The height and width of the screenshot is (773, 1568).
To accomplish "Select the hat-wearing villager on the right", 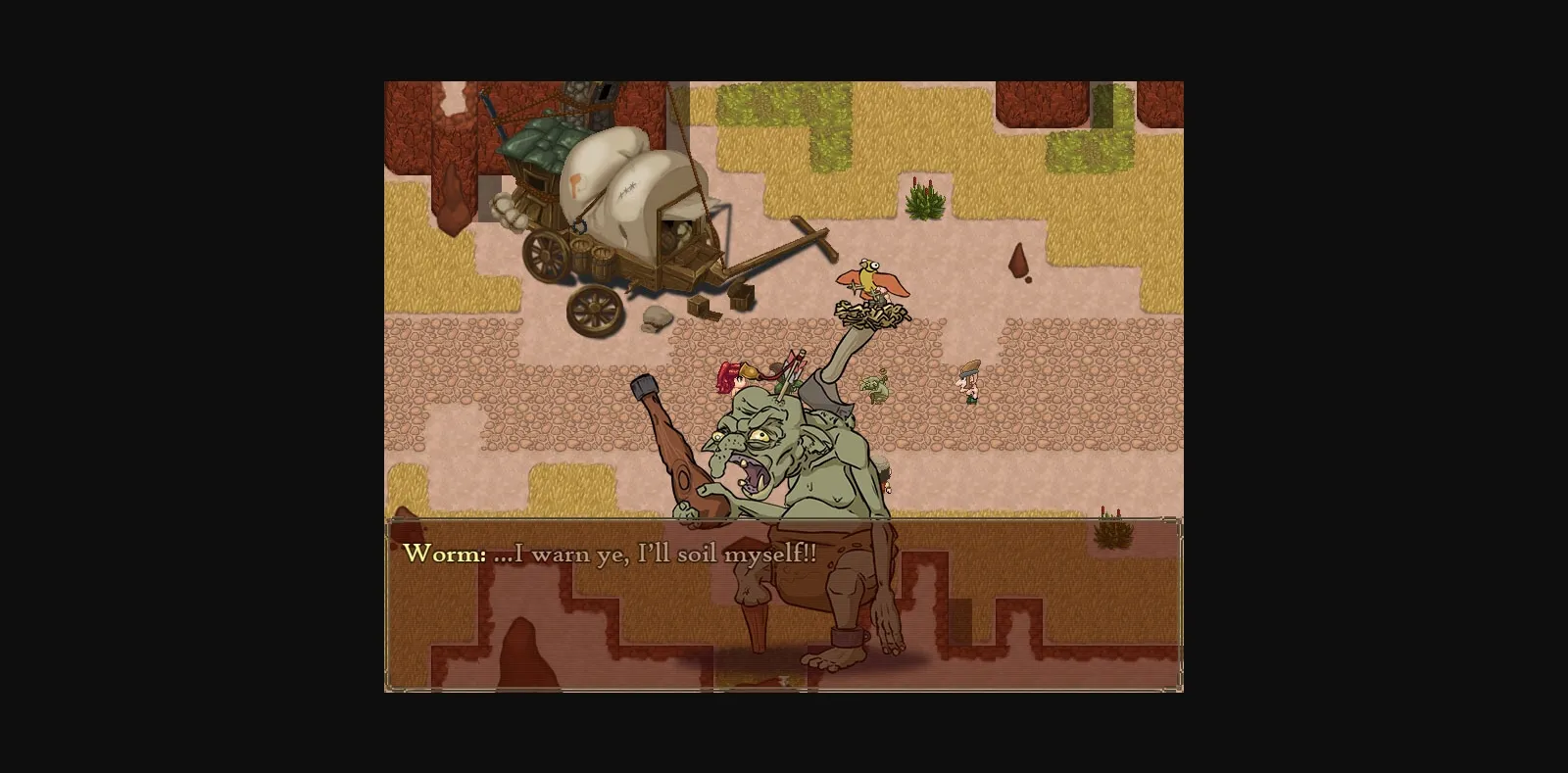I will (x=968, y=384).
